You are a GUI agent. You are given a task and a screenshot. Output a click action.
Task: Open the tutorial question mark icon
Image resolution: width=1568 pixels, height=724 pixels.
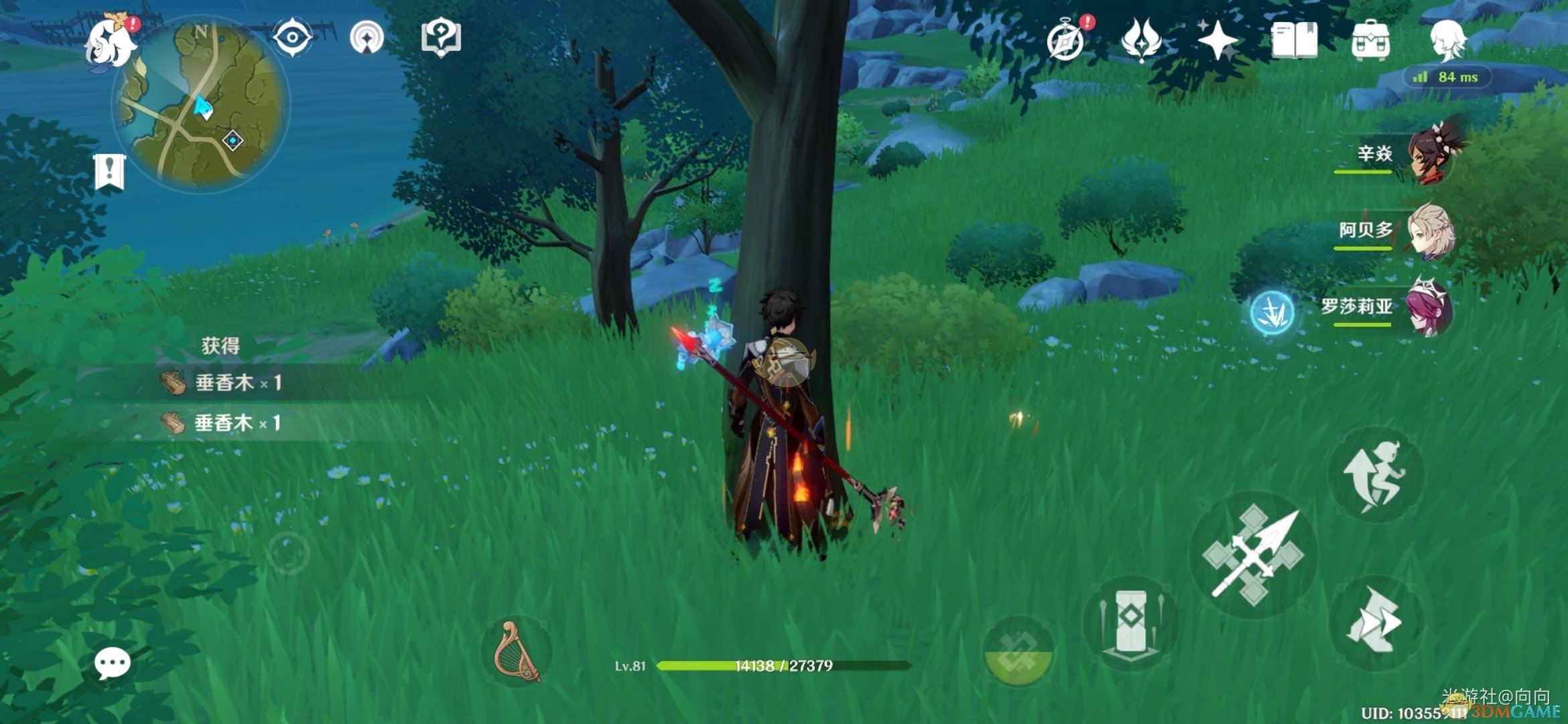440,38
